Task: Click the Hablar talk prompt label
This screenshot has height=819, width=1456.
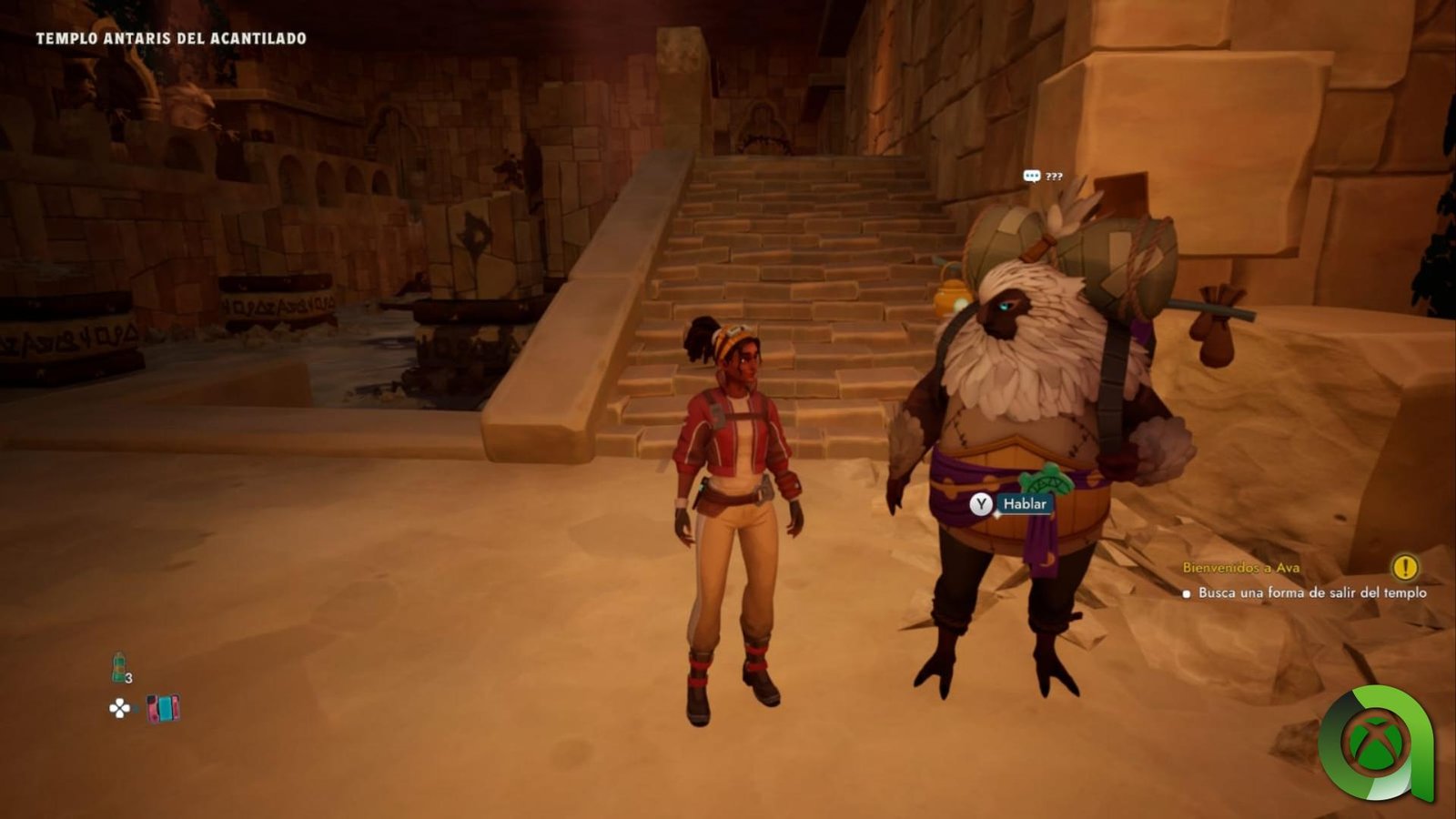Action: 1024,504
